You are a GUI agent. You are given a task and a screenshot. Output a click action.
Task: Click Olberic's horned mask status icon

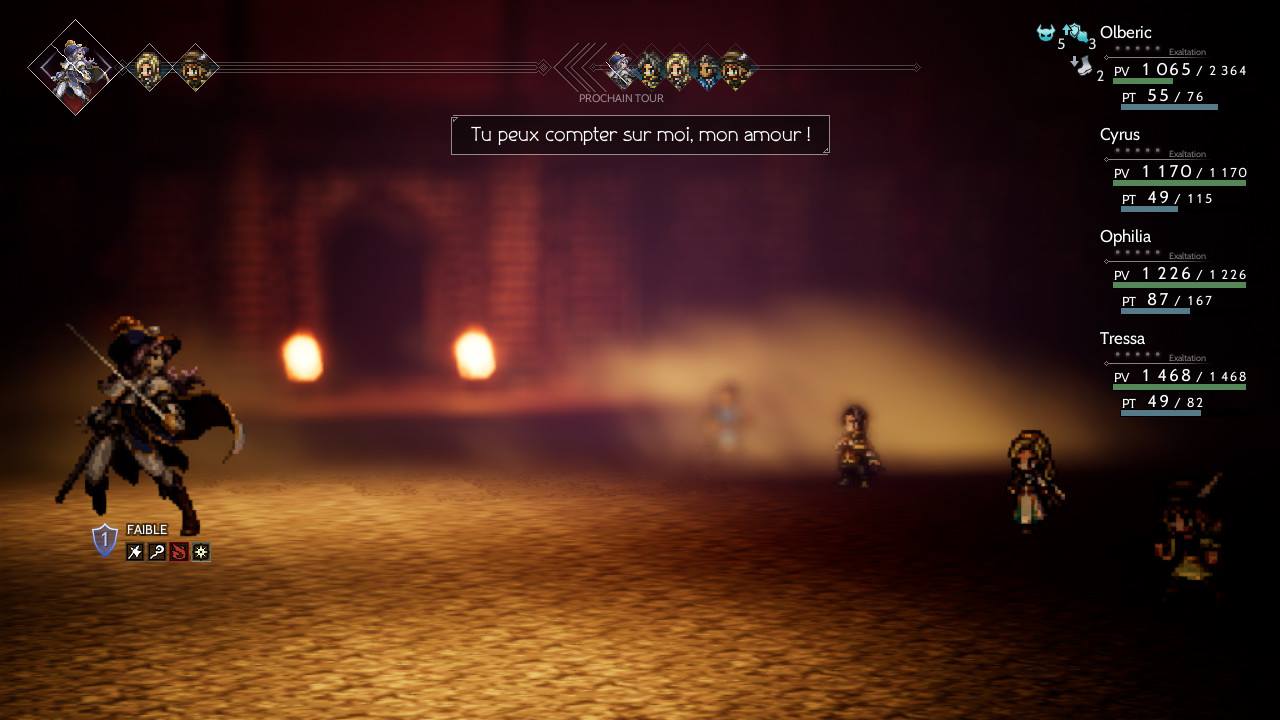[1046, 33]
